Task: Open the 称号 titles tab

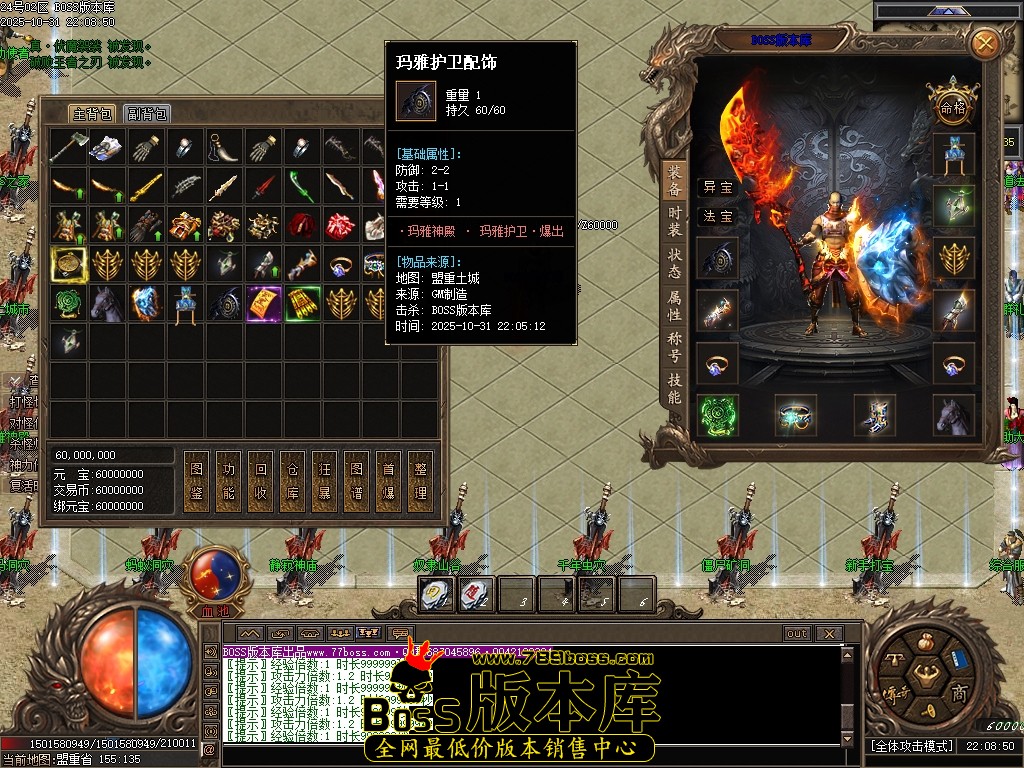Action: coord(675,347)
